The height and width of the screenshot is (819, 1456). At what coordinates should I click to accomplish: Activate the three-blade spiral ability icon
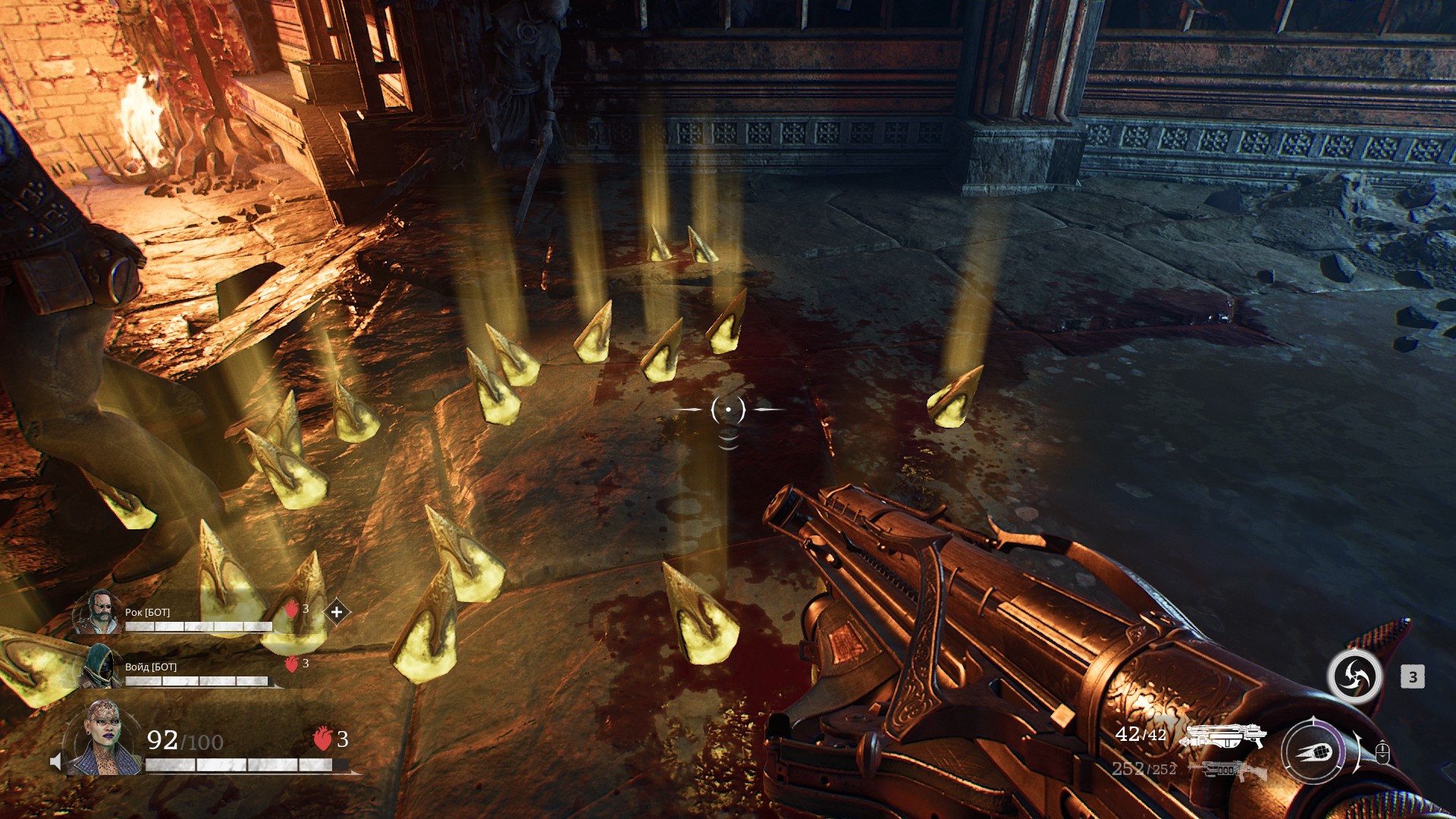tap(1354, 676)
